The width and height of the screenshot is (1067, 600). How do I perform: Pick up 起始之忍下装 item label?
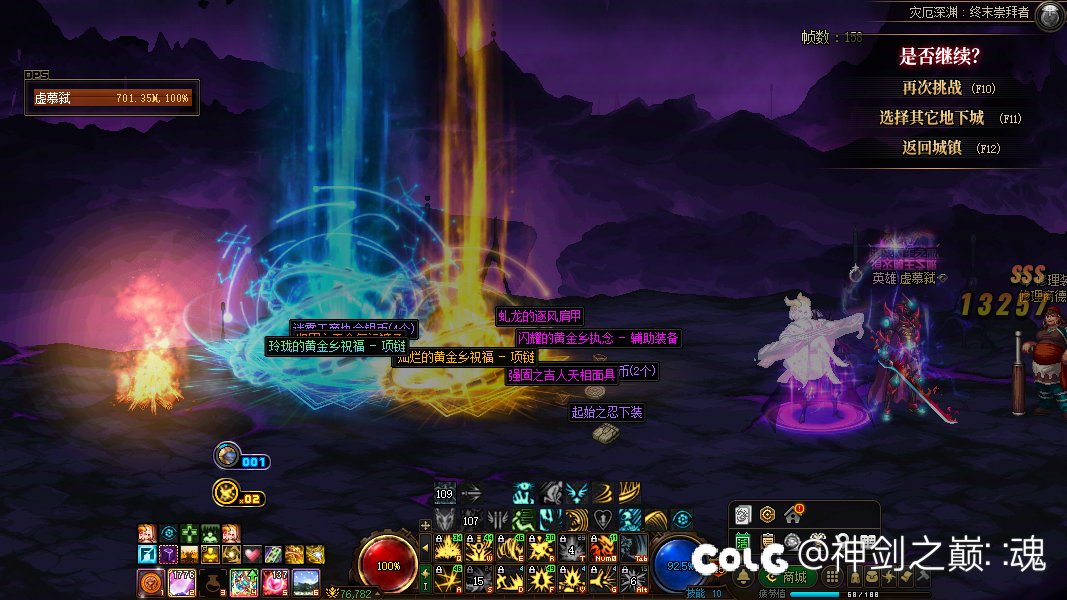point(607,412)
